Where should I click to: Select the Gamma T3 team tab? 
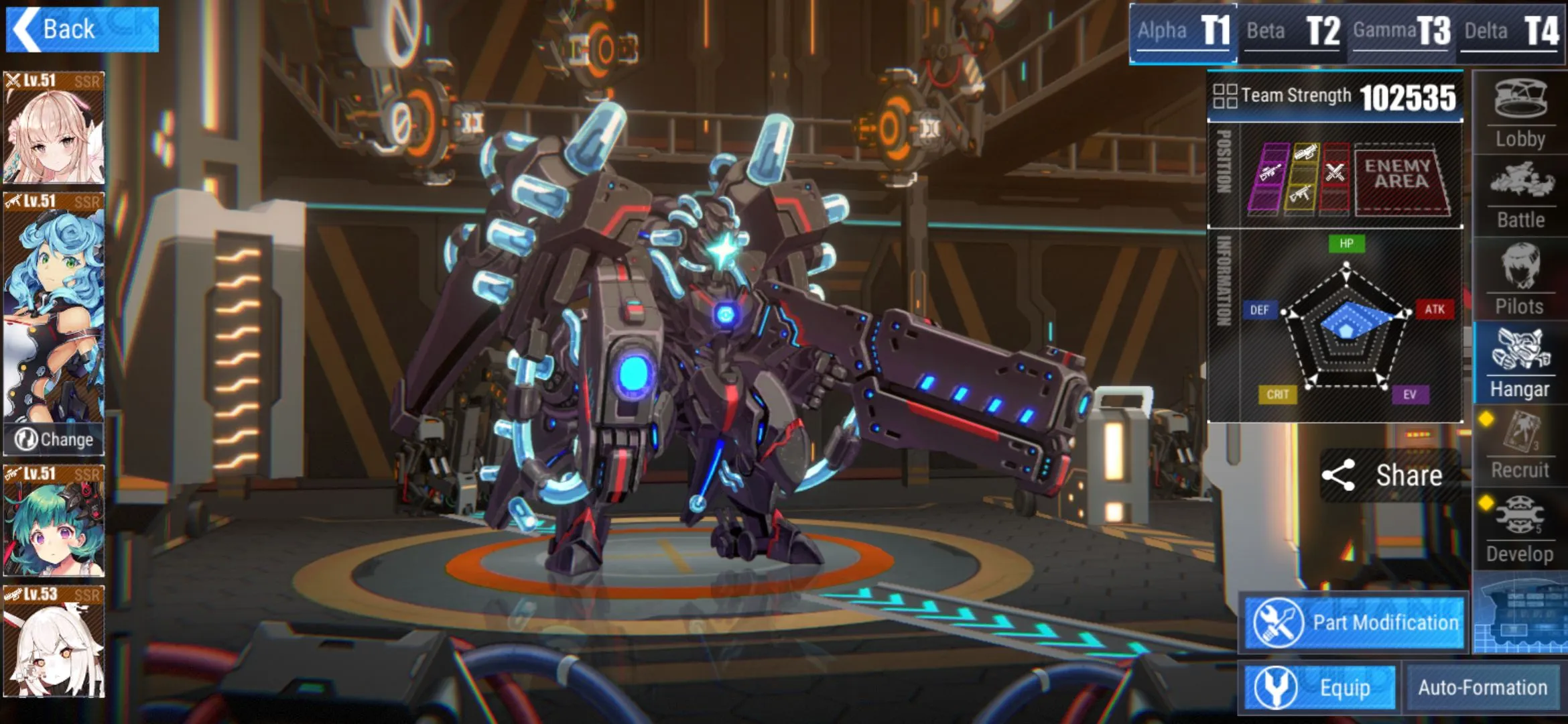pos(1402,32)
